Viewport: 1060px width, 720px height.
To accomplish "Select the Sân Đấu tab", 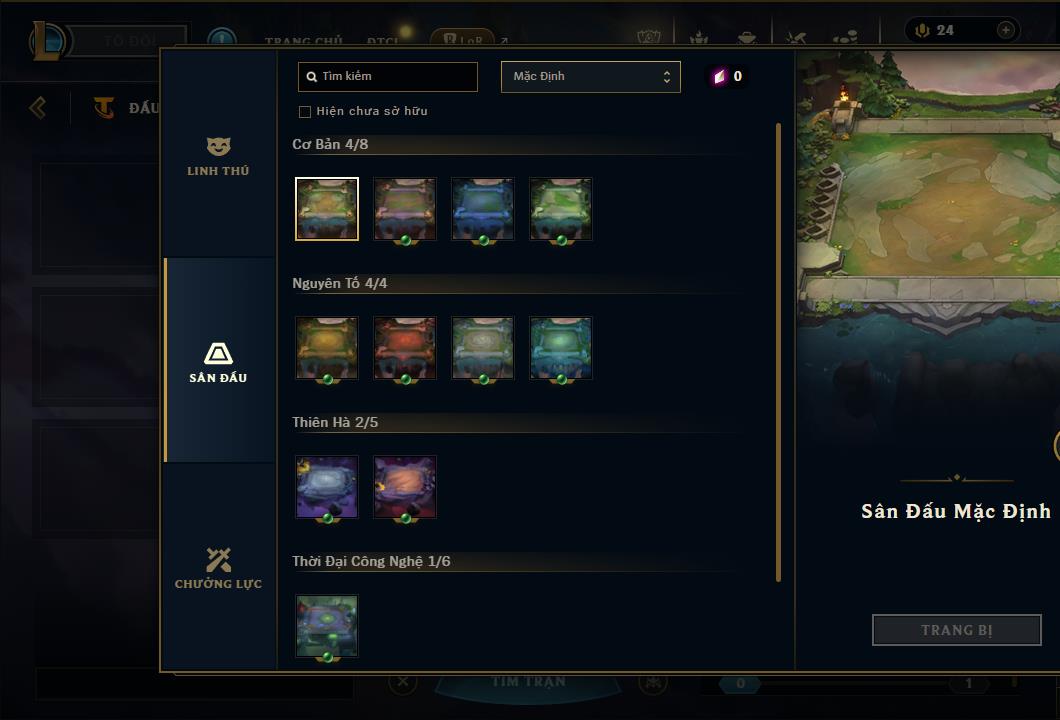I will click(218, 362).
